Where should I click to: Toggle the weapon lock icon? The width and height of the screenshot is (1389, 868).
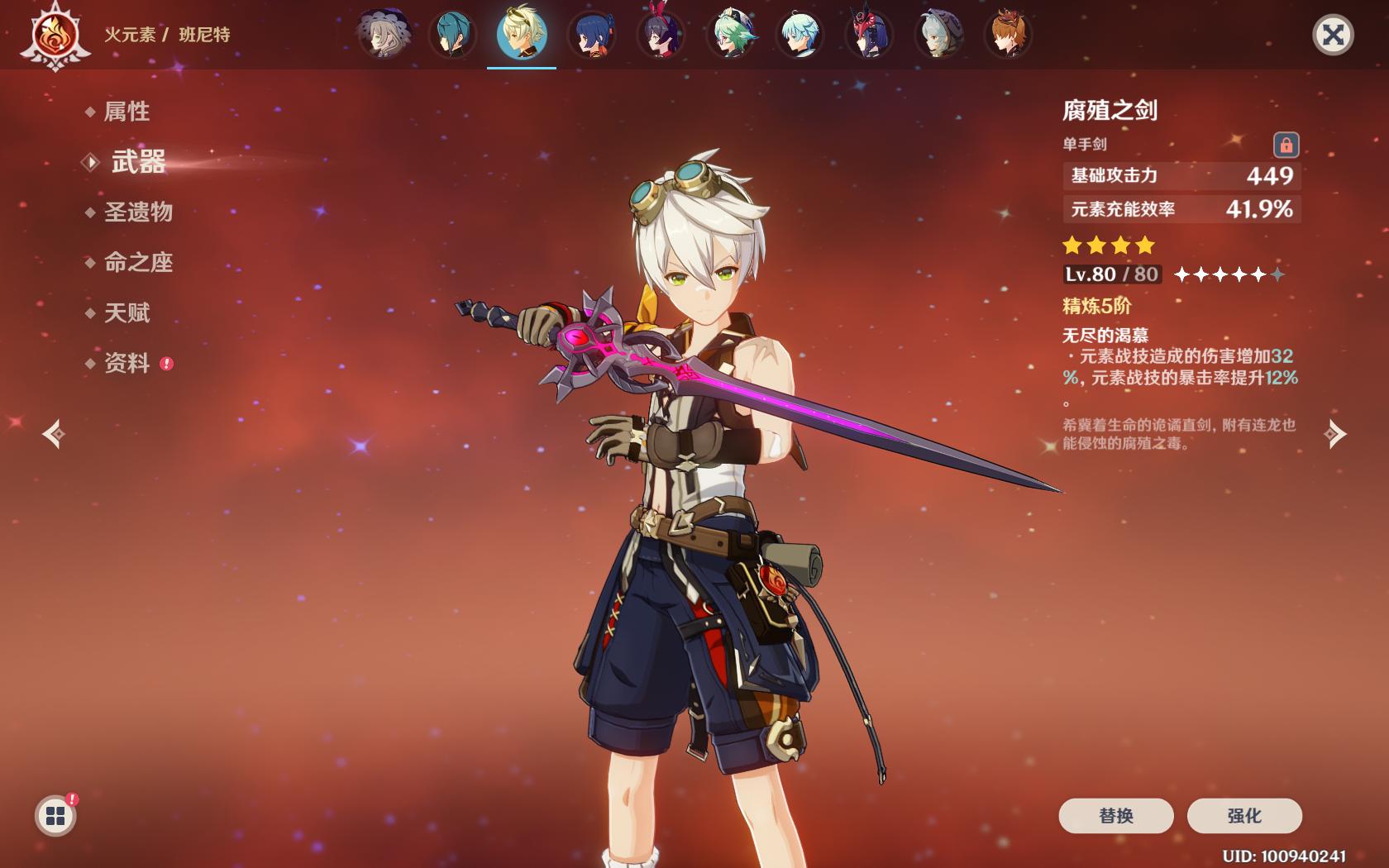click(1286, 145)
